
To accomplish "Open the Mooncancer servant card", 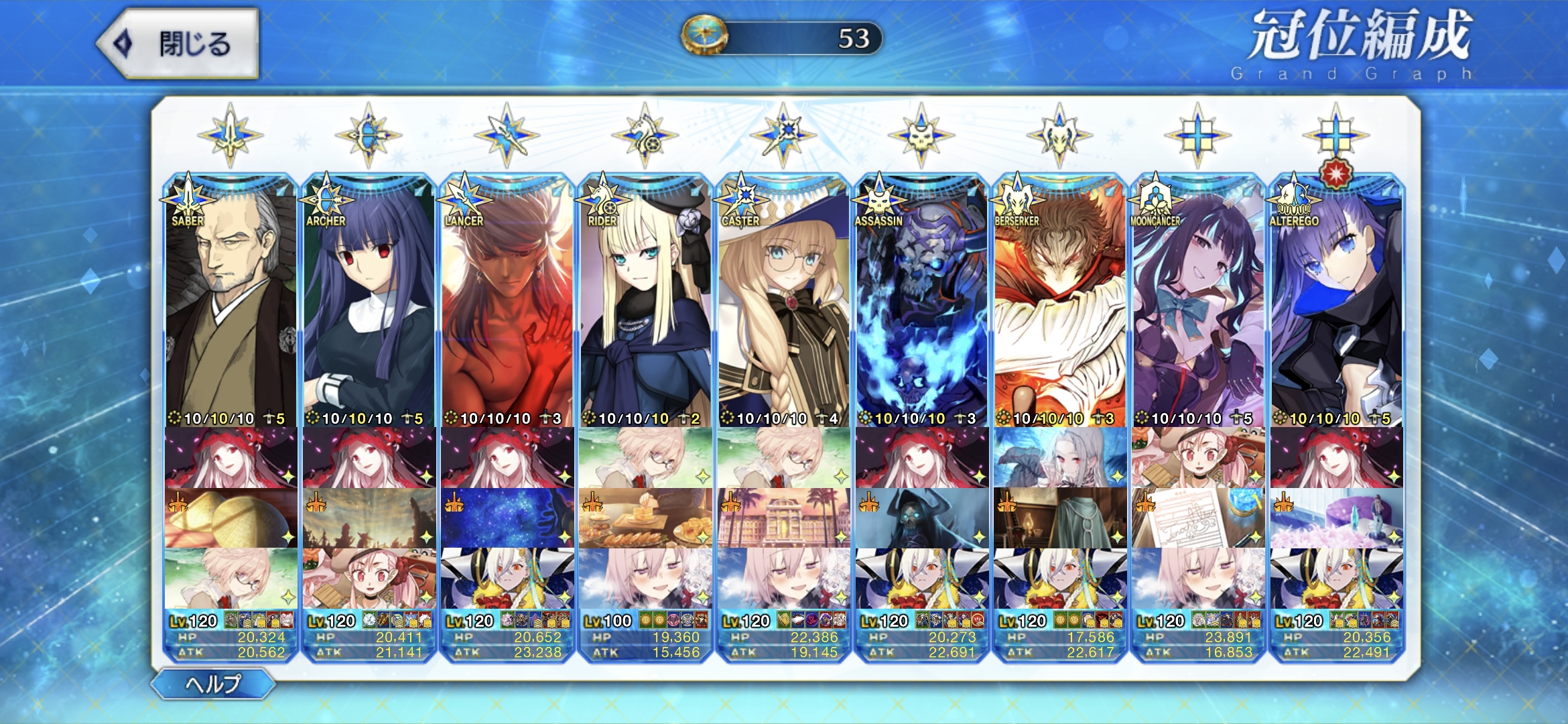I will click(1197, 302).
